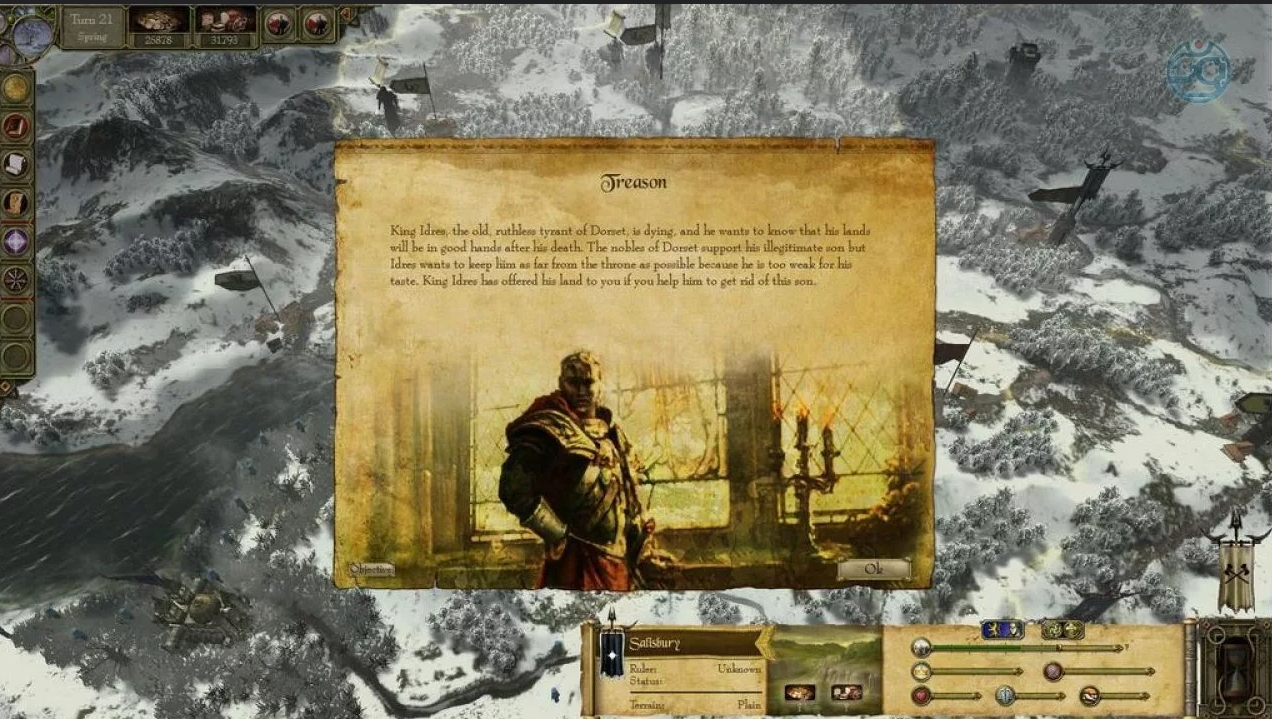Activate the purple star sidebar icon

(x=15, y=241)
